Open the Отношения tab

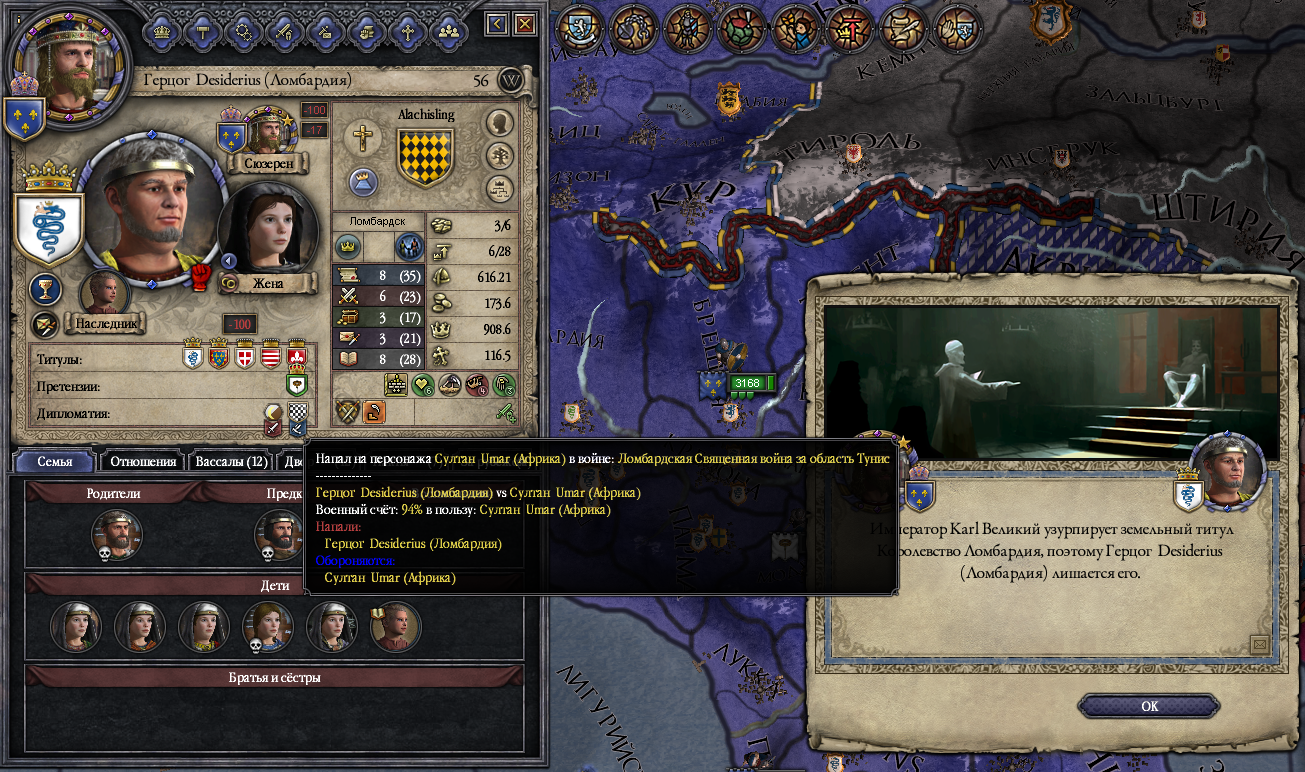point(143,461)
